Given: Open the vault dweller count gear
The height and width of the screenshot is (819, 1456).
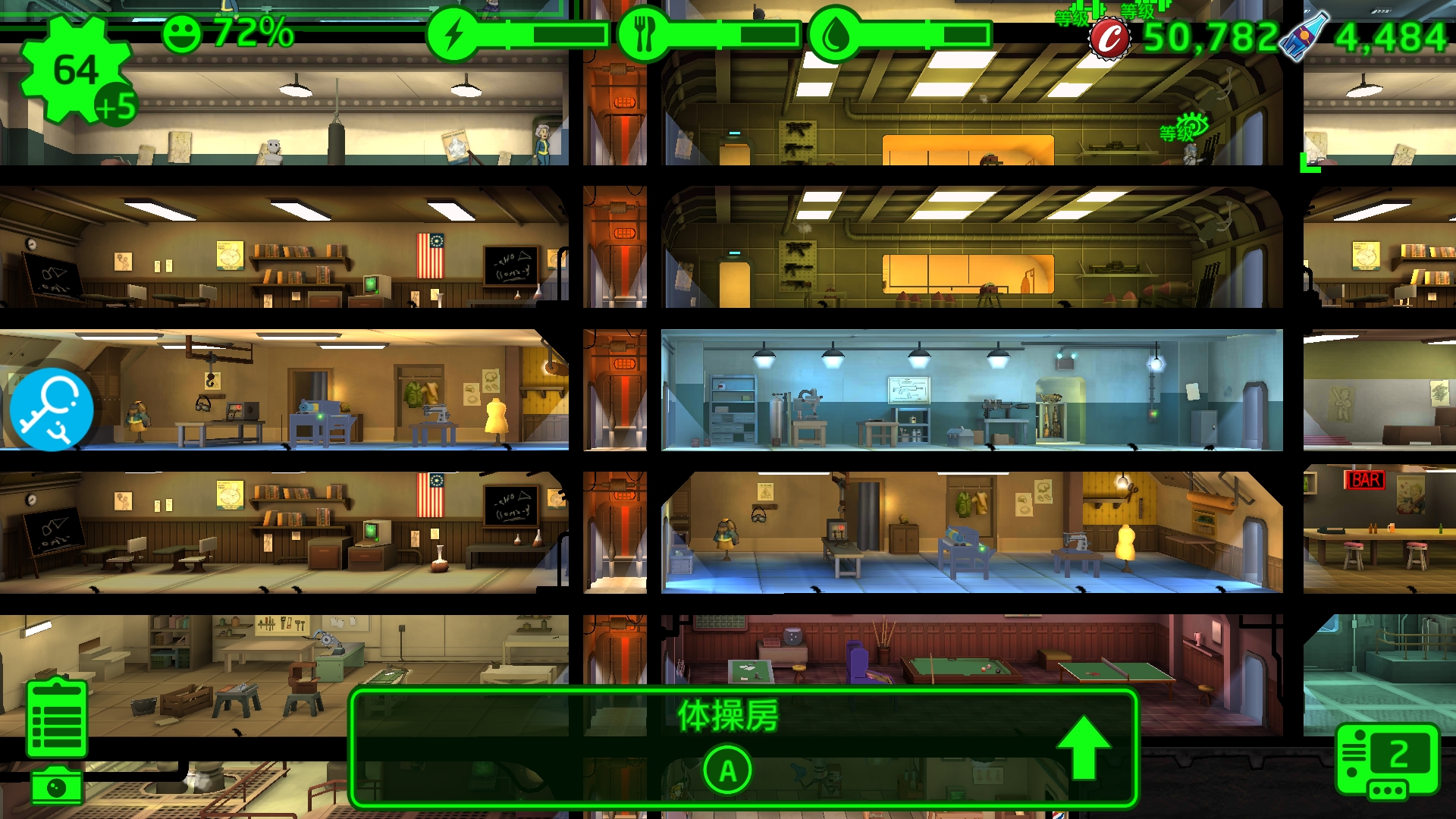Looking at the screenshot, I should coord(76,71).
